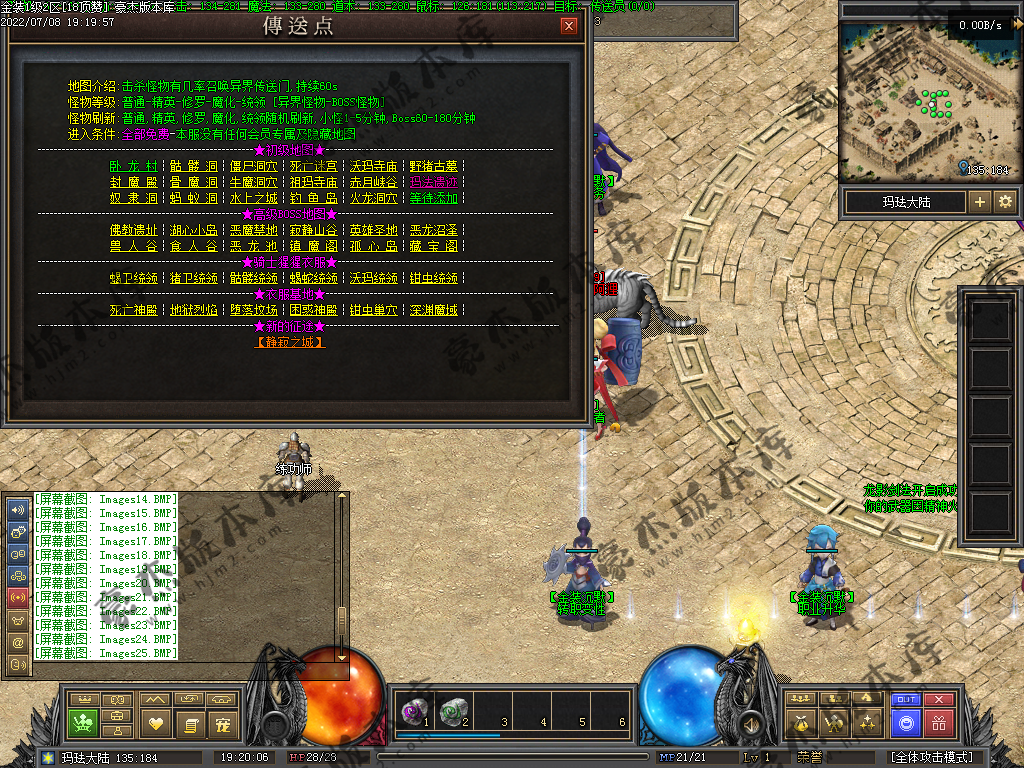
Task: Close the 传送点 teleport window
Action: click(569, 27)
